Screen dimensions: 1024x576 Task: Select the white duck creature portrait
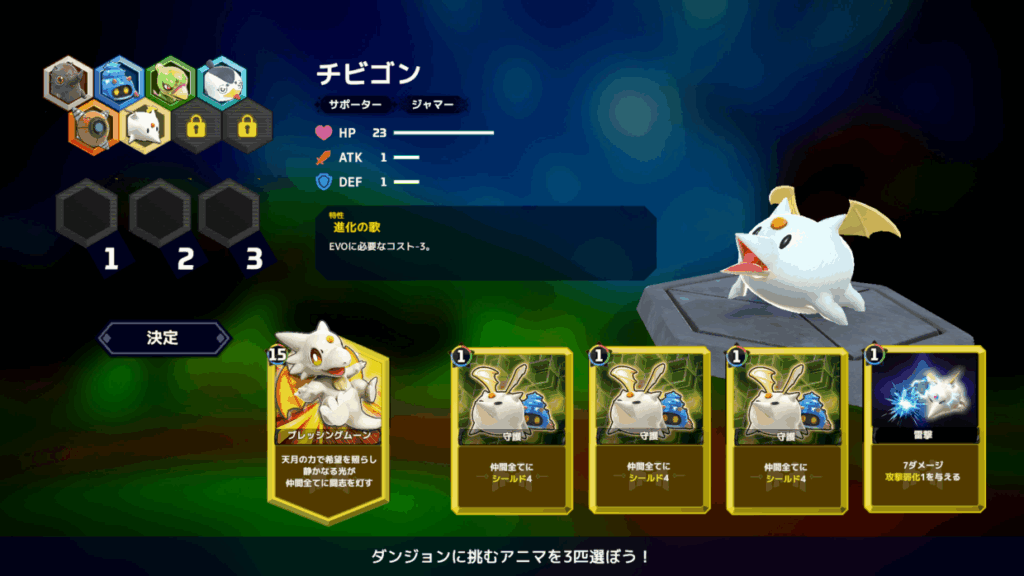[222, 82]
